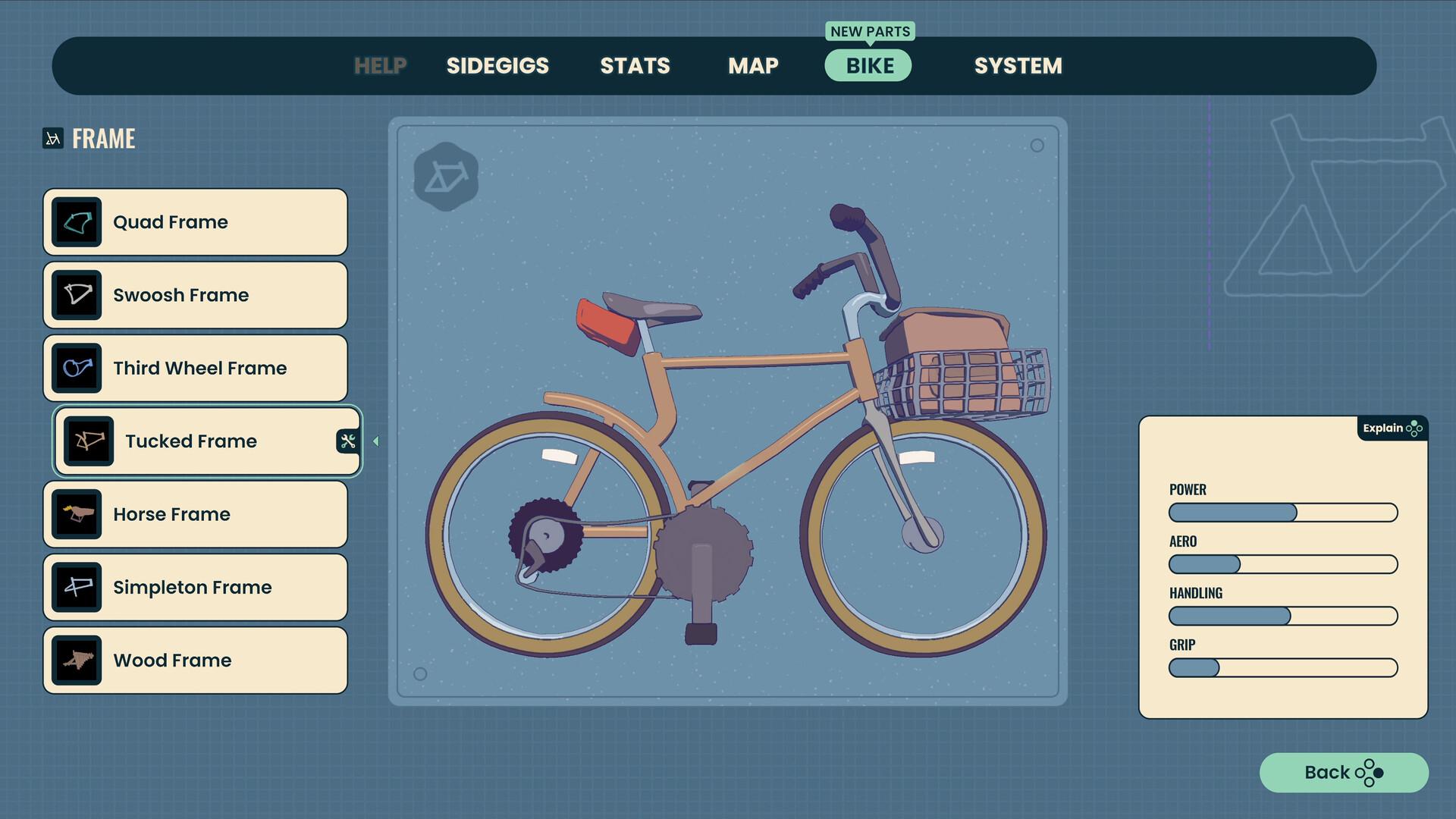The height and width of the screenshot is (819, 1456).
Task: Click the Frame section header icon
Action: (x=52, y=138)
